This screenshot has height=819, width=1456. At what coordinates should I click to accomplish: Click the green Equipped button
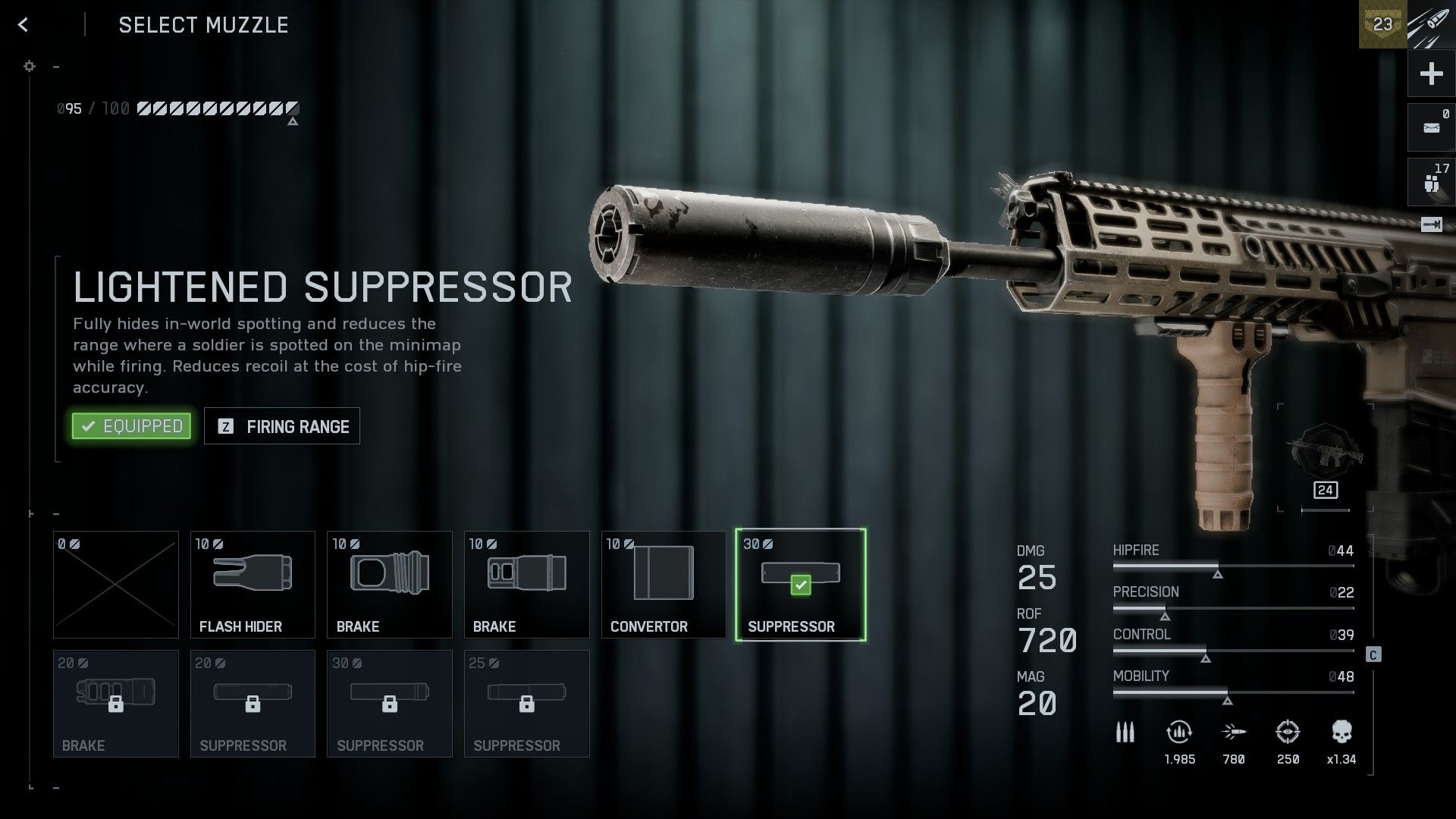click(x=131, y=426)
